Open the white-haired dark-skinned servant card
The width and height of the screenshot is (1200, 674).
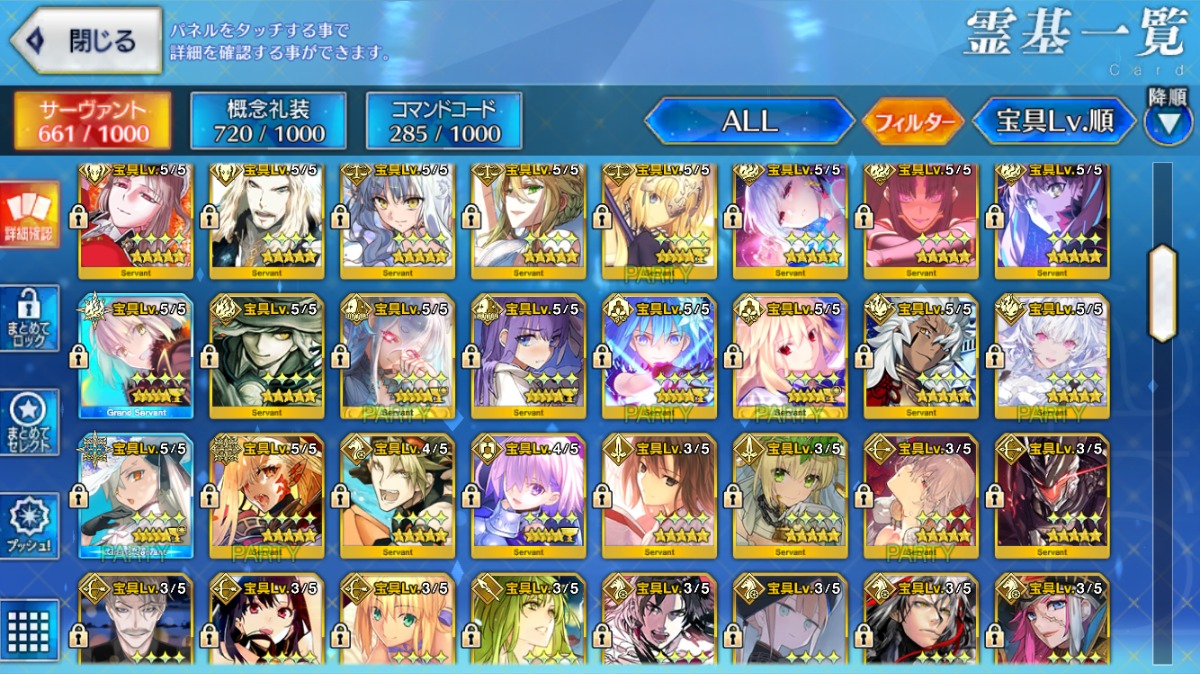point(921,357)
